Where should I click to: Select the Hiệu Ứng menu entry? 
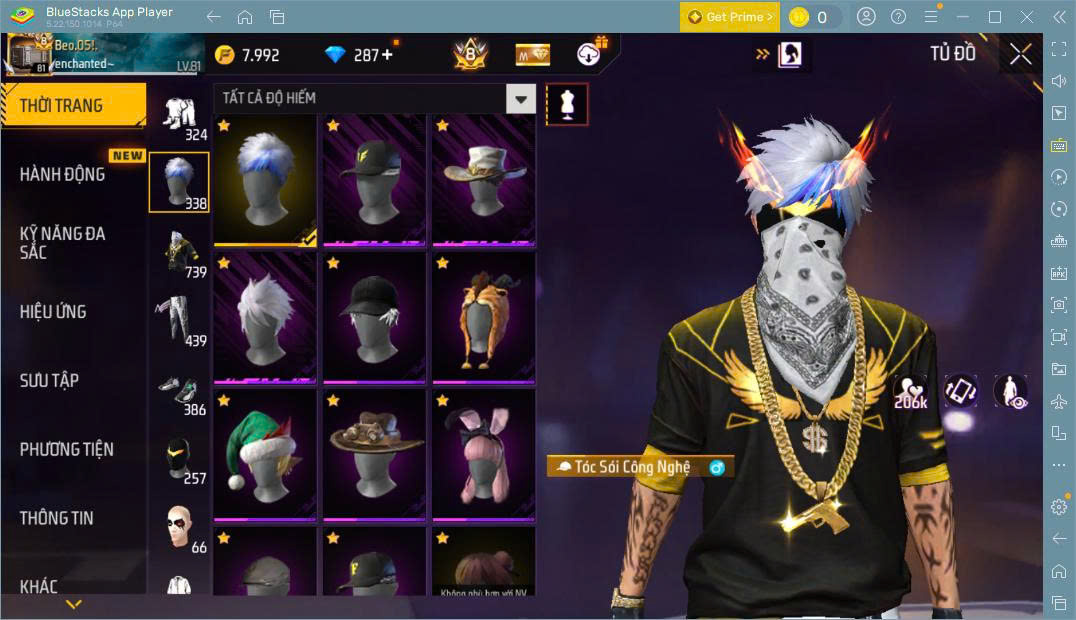[x=53, y=312]
